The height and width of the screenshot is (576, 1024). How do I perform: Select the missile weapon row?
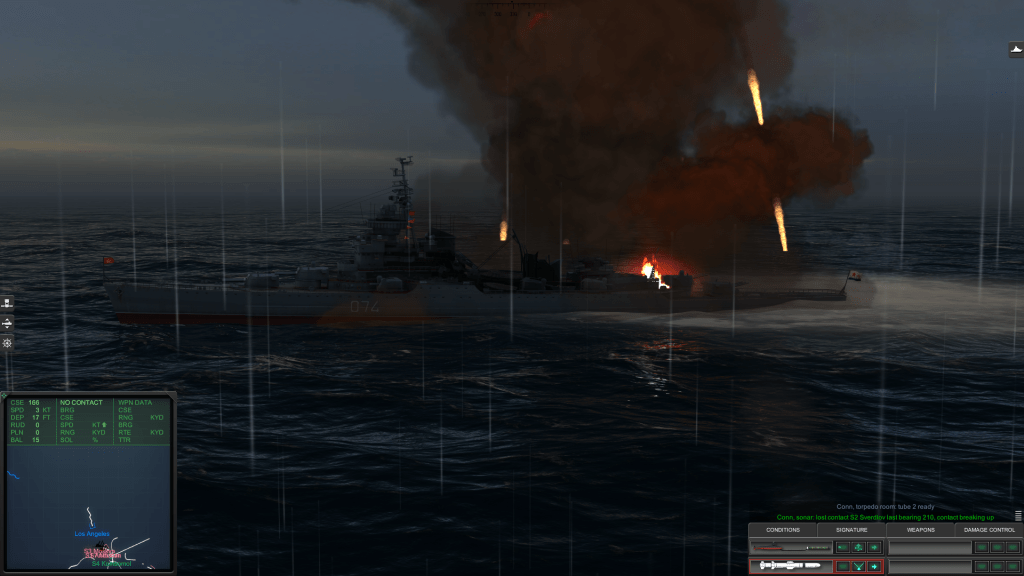point(790,566)
